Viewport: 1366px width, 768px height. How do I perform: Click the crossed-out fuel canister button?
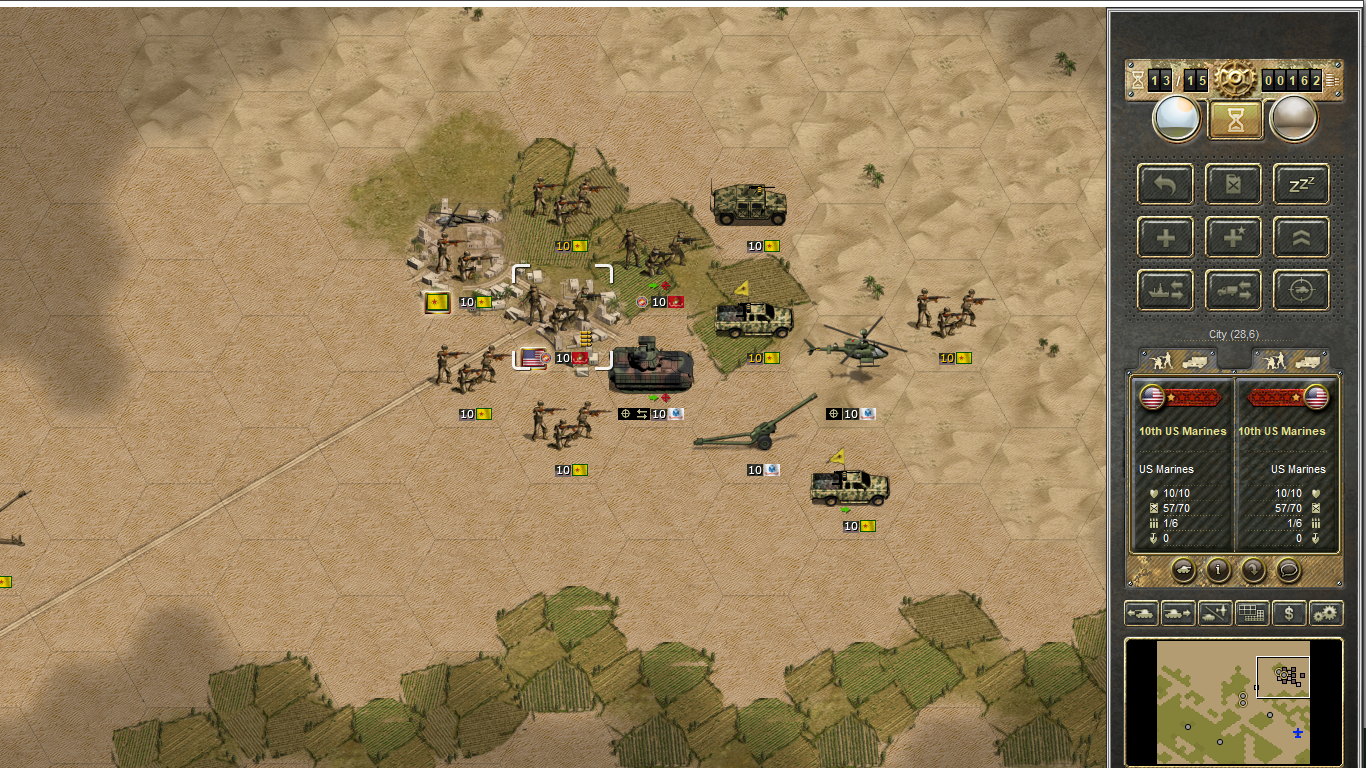coord(1234,184)
